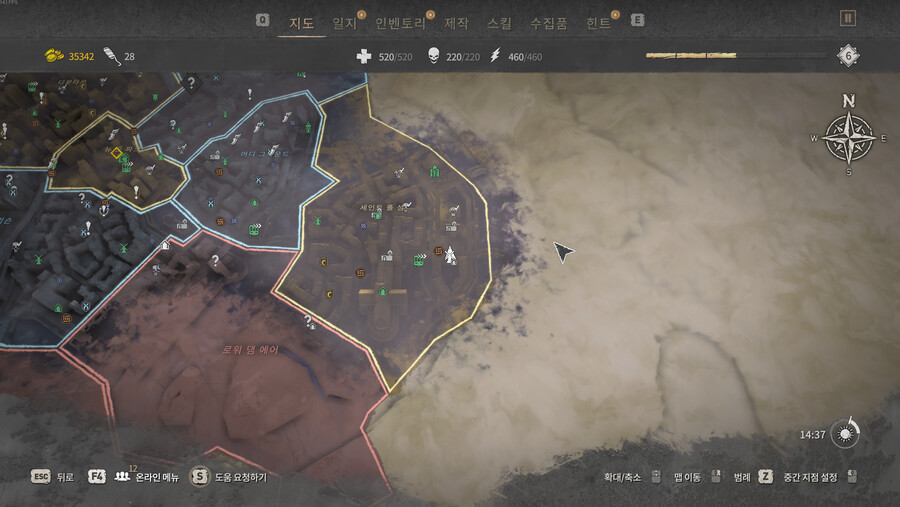
Task: Switch to the 수집품 collectibles tab
Action: [548, 22]
